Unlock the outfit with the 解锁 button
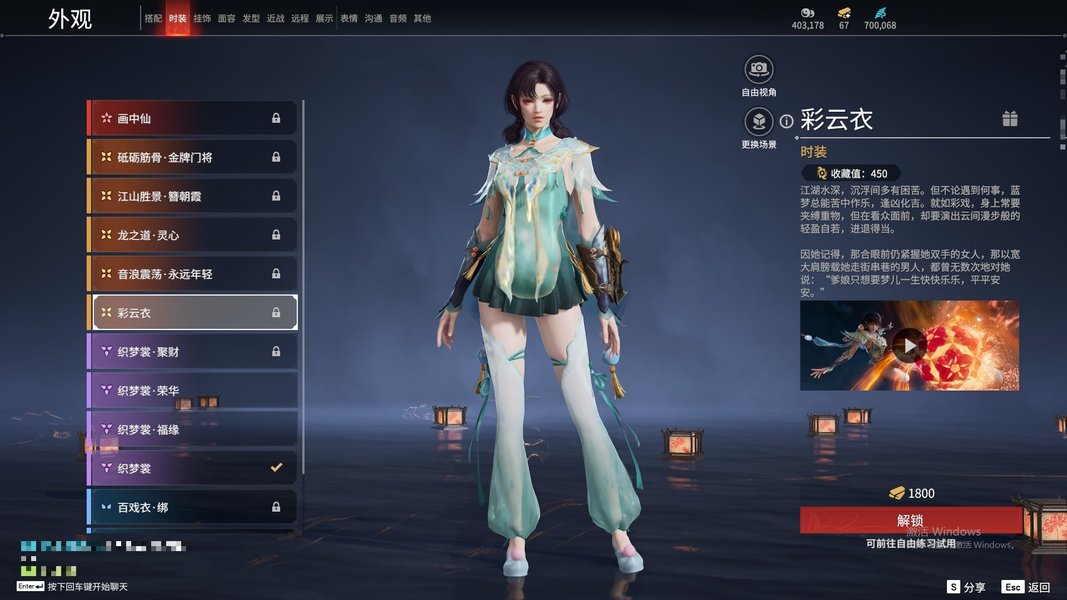1067x600 pixels. point(910,520)
